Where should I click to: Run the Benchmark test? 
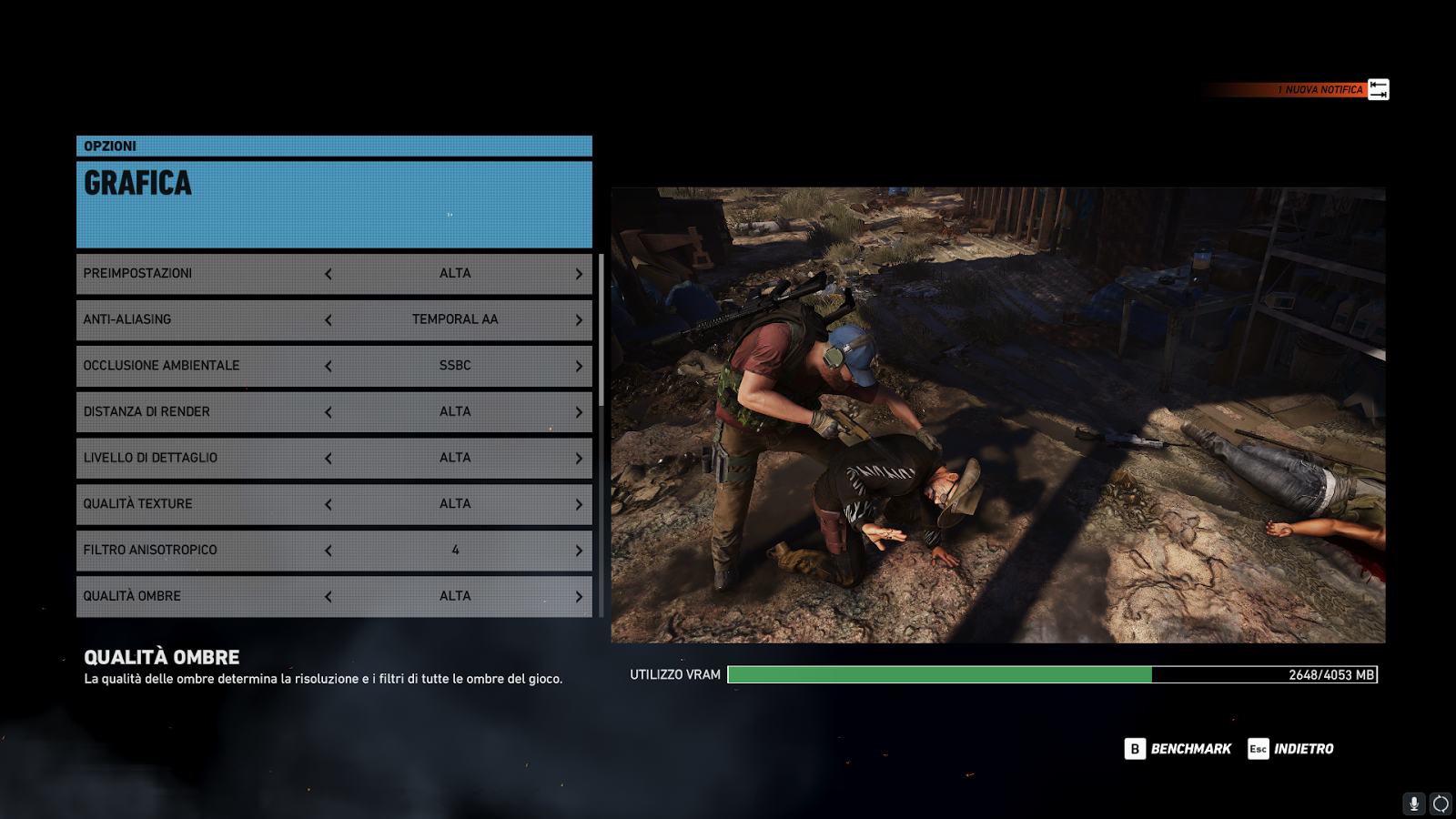pos(1178,749)
